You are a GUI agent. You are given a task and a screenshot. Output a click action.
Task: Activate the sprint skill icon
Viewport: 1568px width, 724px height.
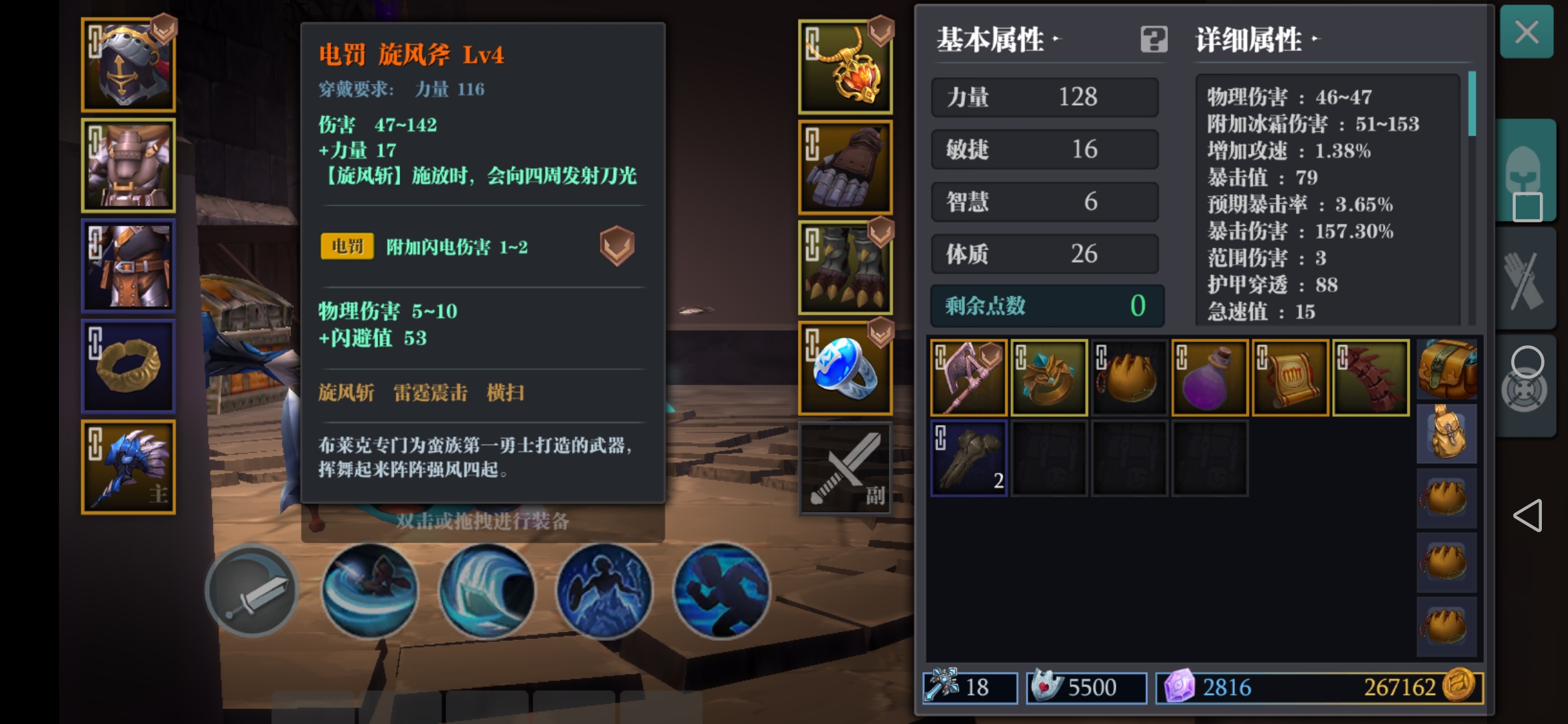721,590
